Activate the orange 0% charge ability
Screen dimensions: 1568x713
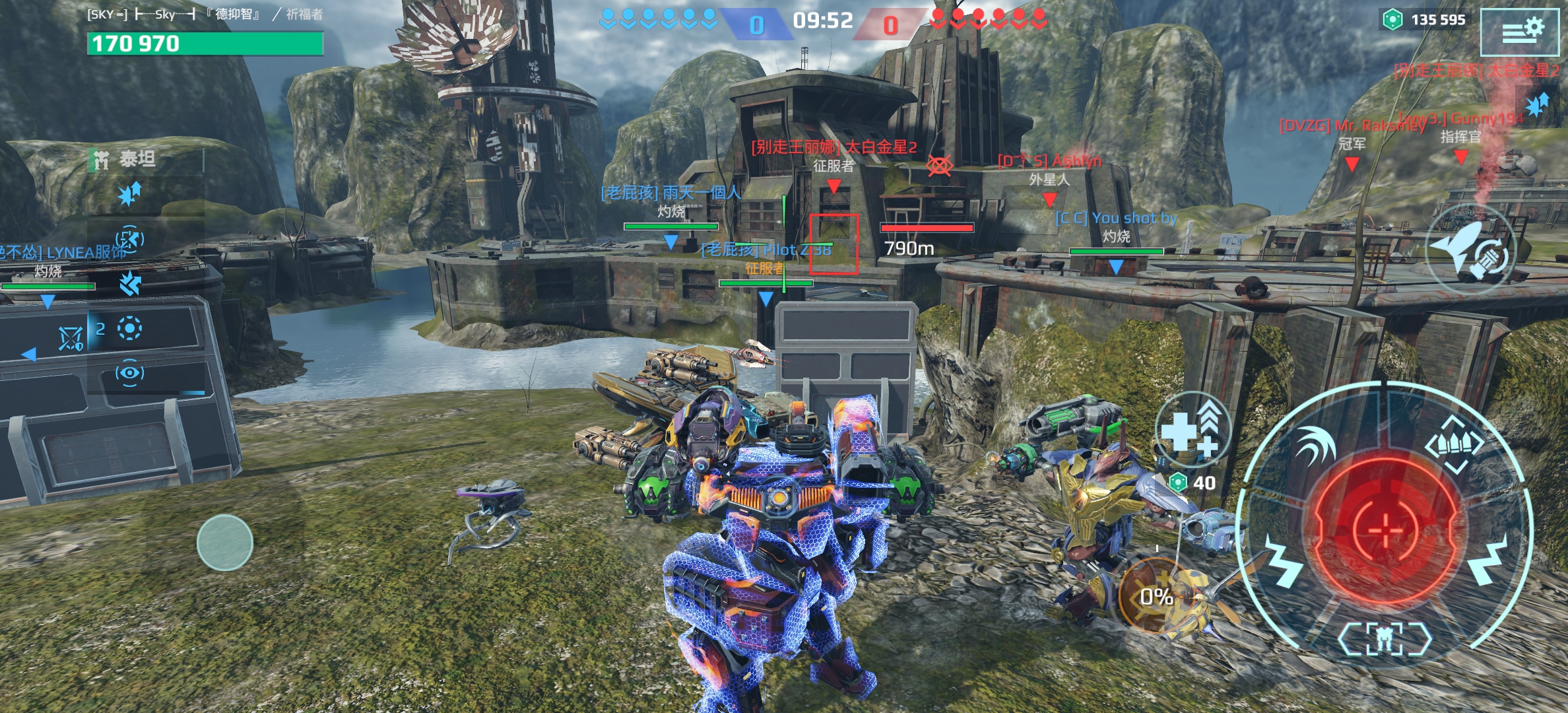click(1156, 596)
